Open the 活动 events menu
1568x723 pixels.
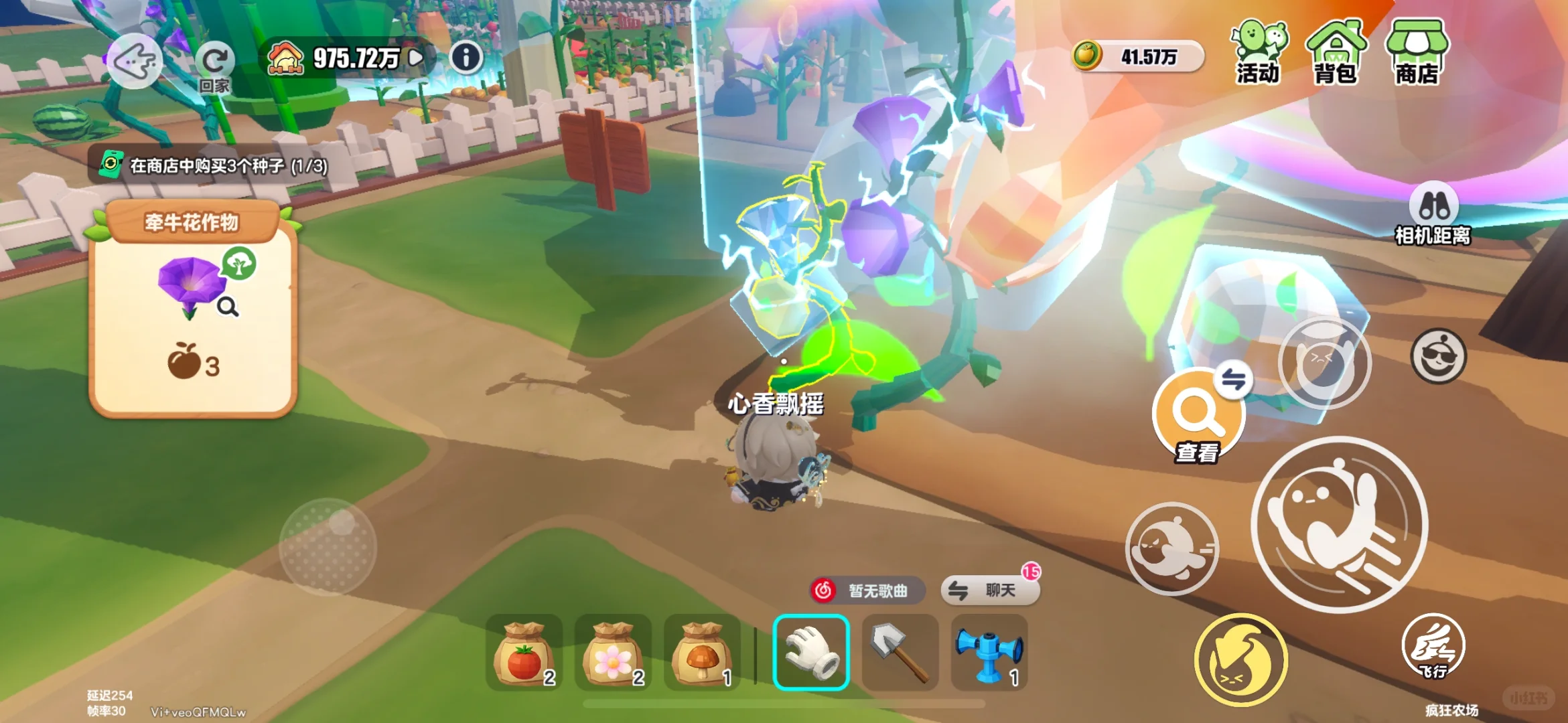(1259, 53)
